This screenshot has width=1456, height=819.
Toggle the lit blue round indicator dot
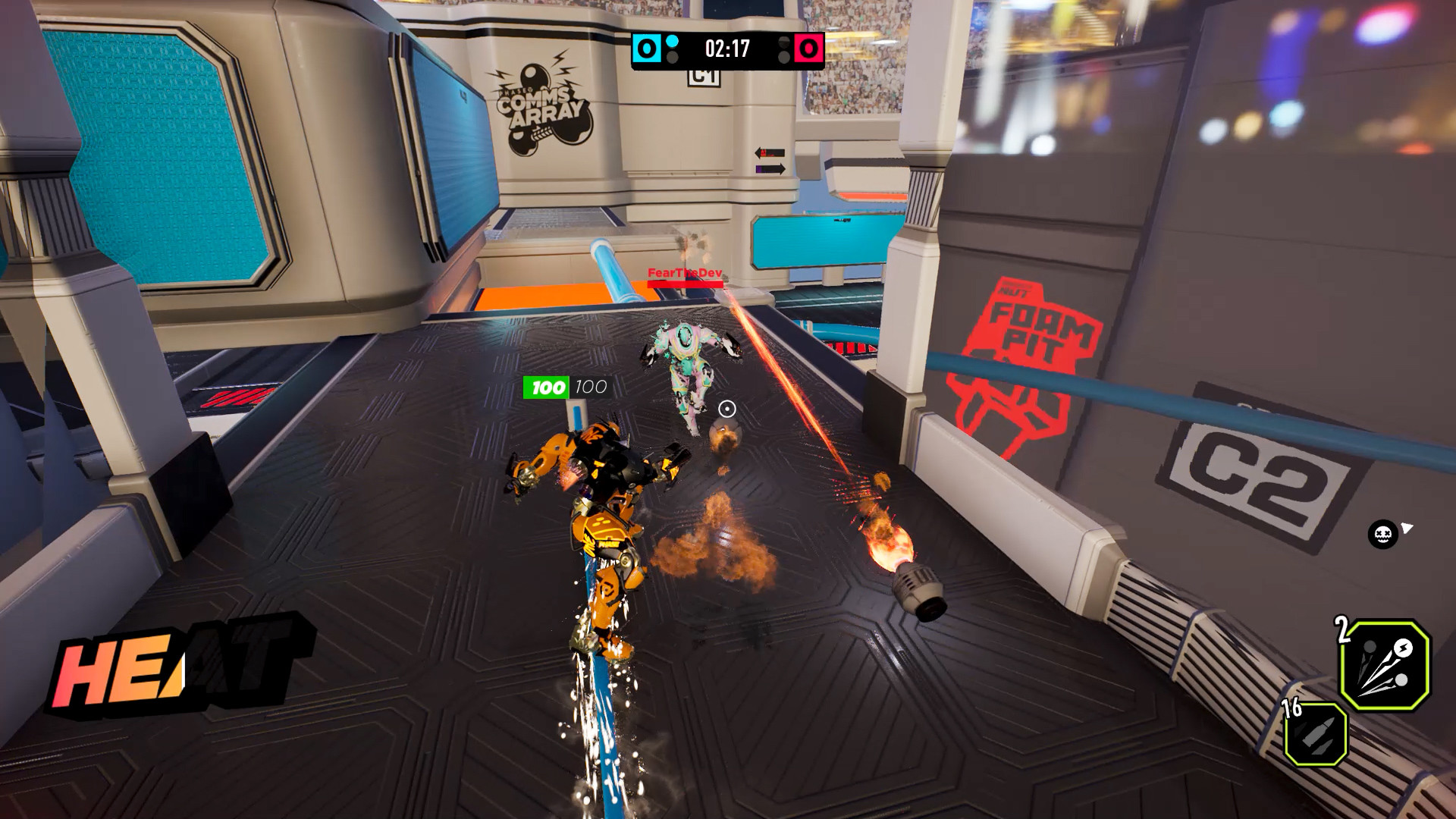pos(671,41)
